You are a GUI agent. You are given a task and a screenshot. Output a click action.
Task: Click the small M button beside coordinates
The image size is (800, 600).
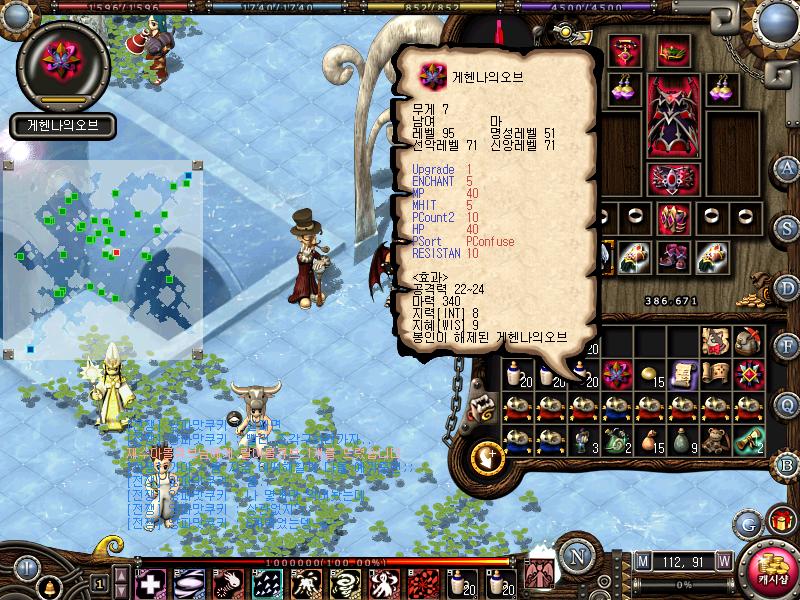pos(641,561)
